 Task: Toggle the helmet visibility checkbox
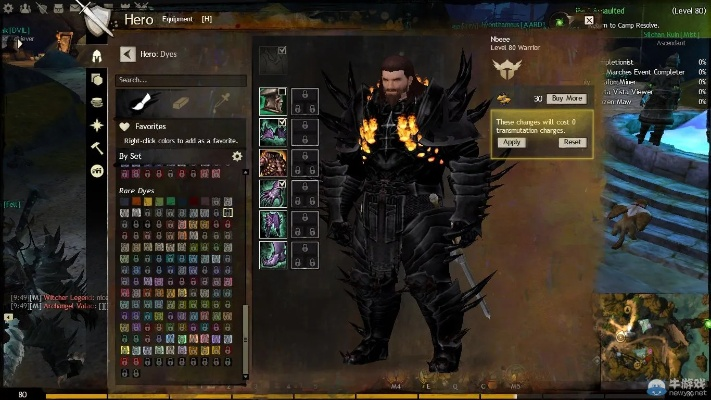click(283, 93)
